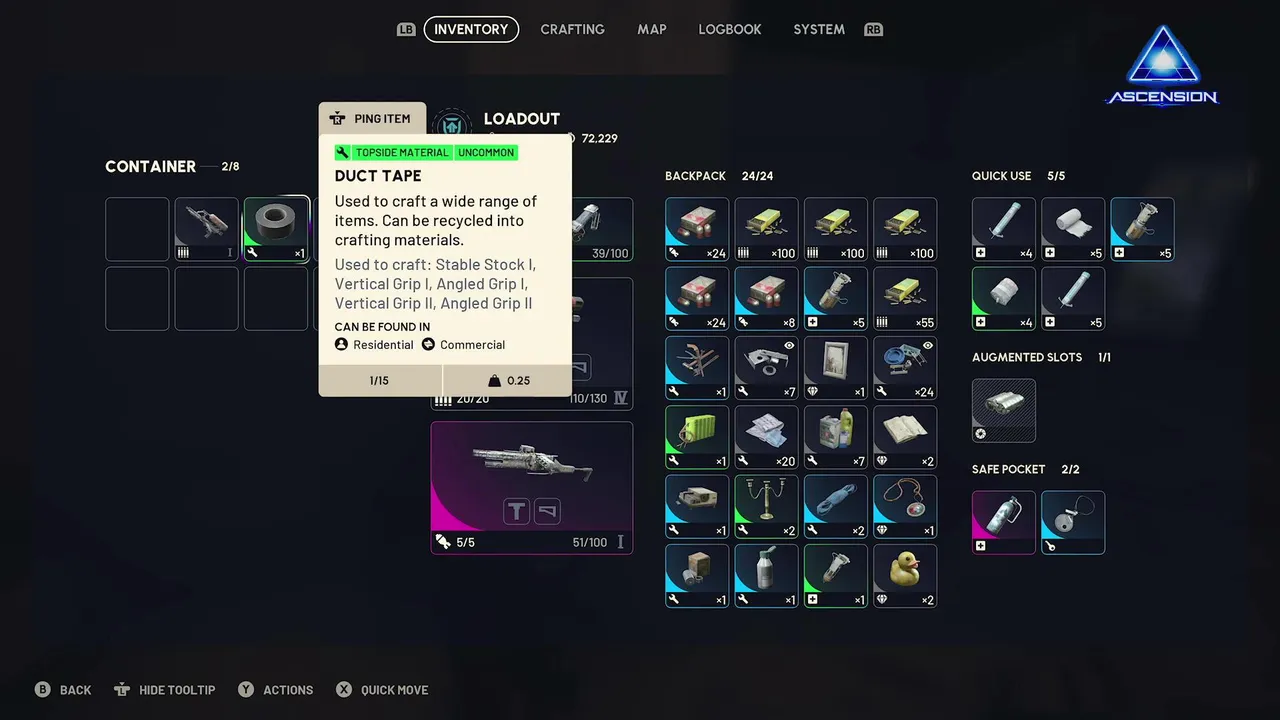Open the Map tab
The image size is (1280, 720).
(651, 29)
